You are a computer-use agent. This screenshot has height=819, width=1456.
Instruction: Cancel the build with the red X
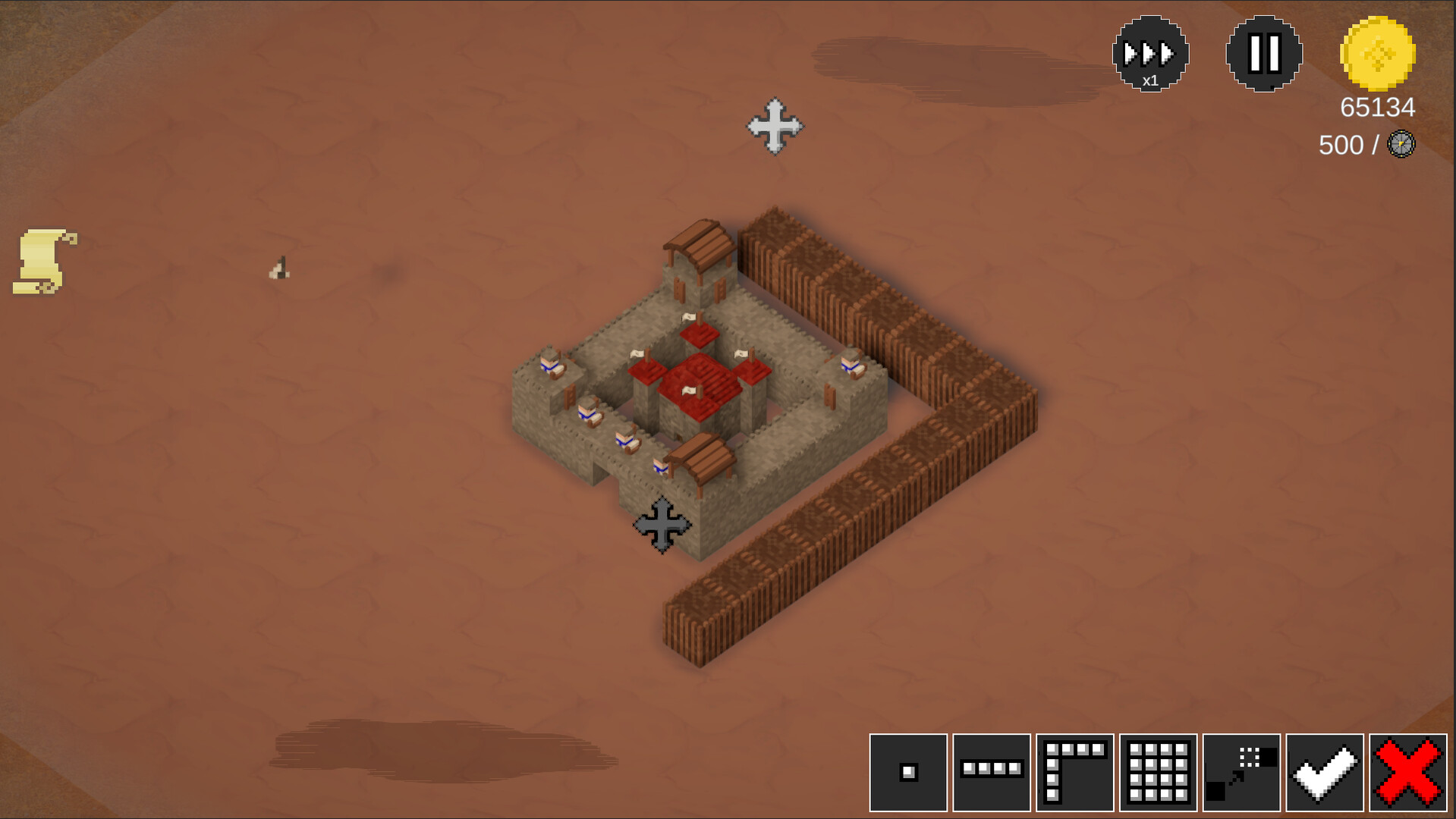click(1409, 773)
